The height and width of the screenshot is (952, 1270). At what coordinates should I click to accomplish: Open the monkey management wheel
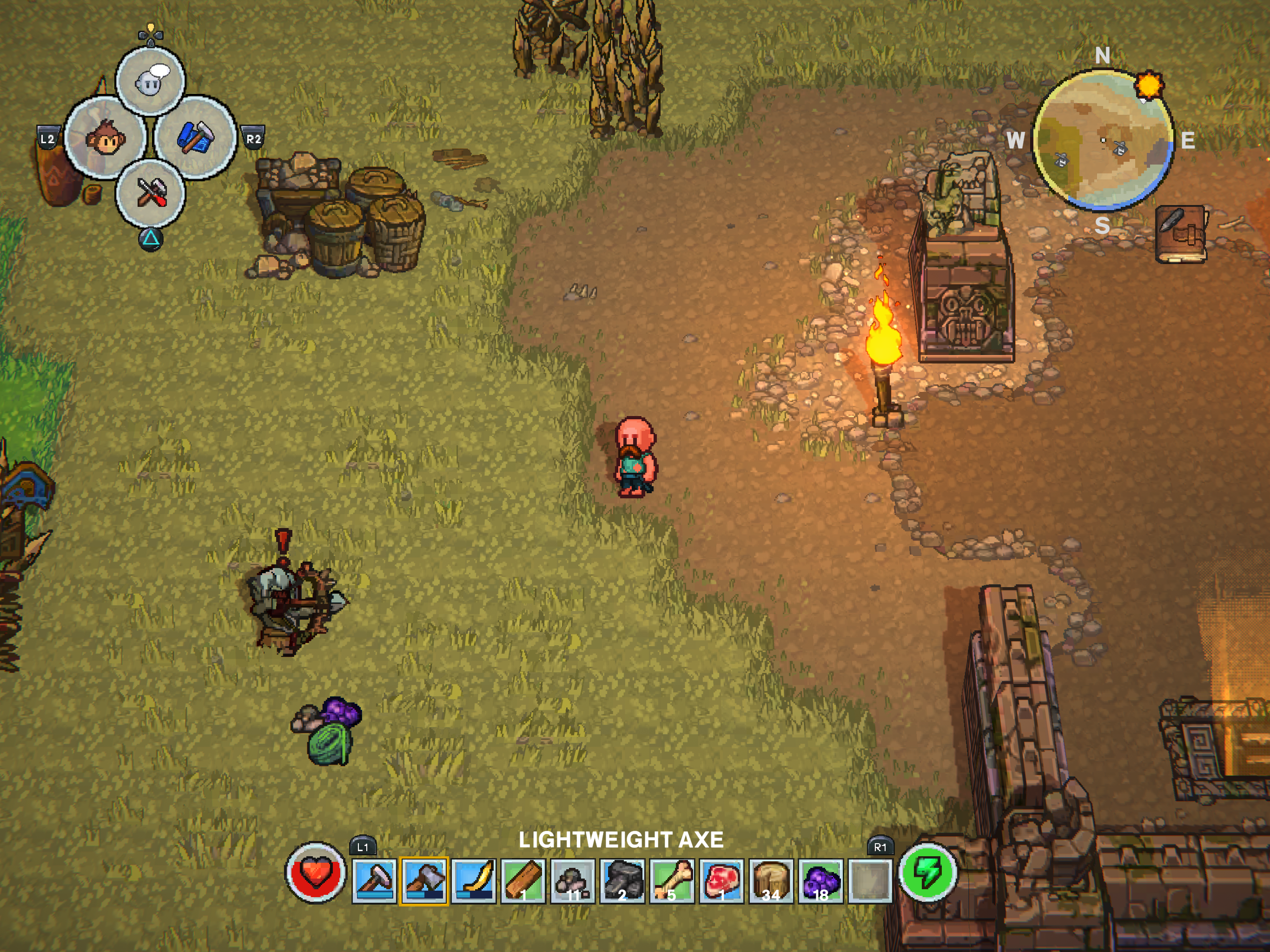coord(105,138)
